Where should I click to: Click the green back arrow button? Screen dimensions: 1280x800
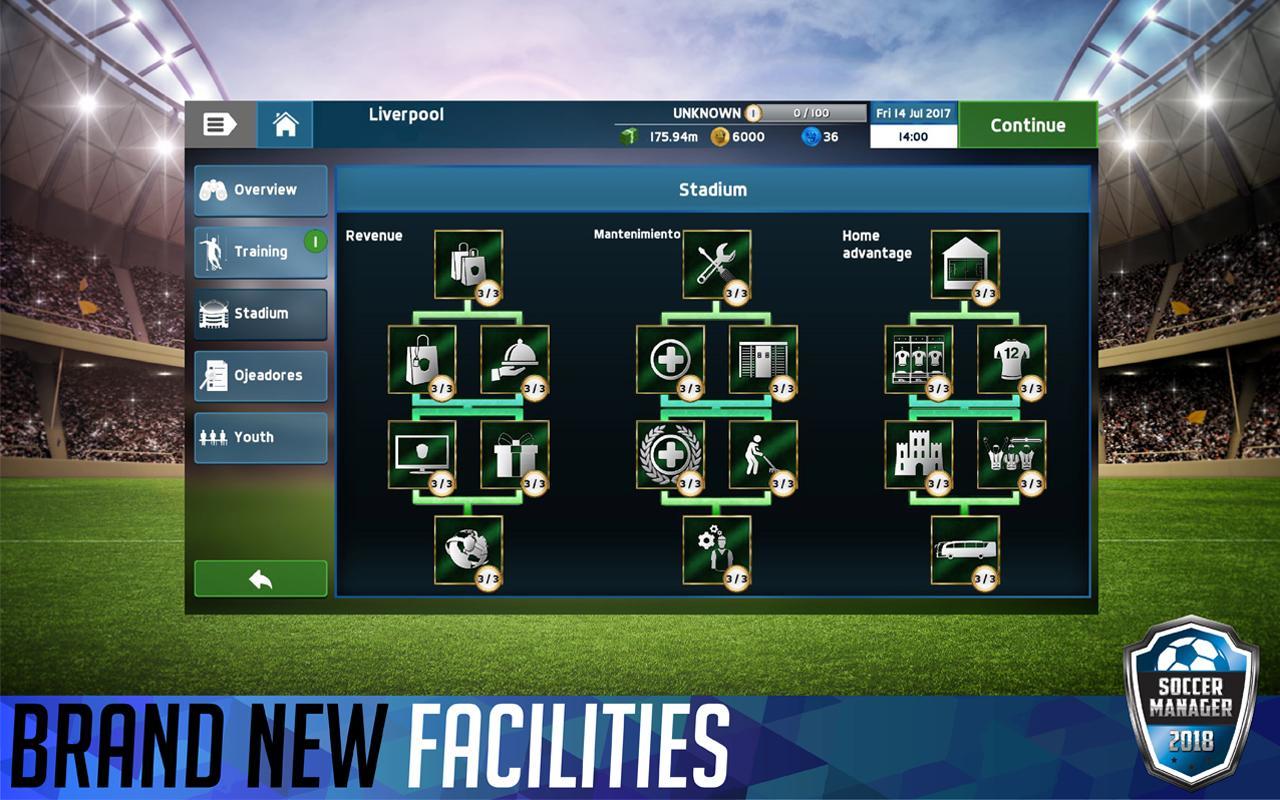[259, 578]
